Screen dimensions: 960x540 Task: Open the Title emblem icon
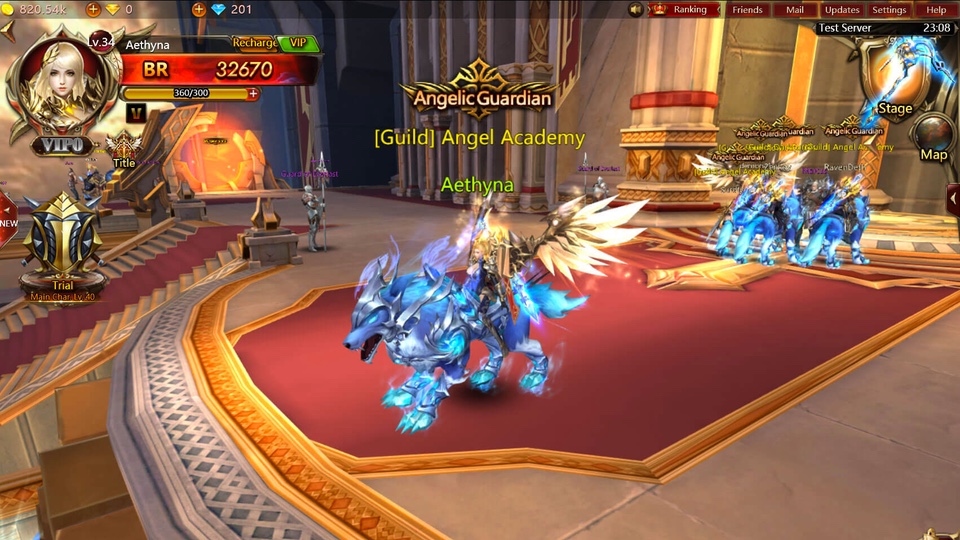124,150
